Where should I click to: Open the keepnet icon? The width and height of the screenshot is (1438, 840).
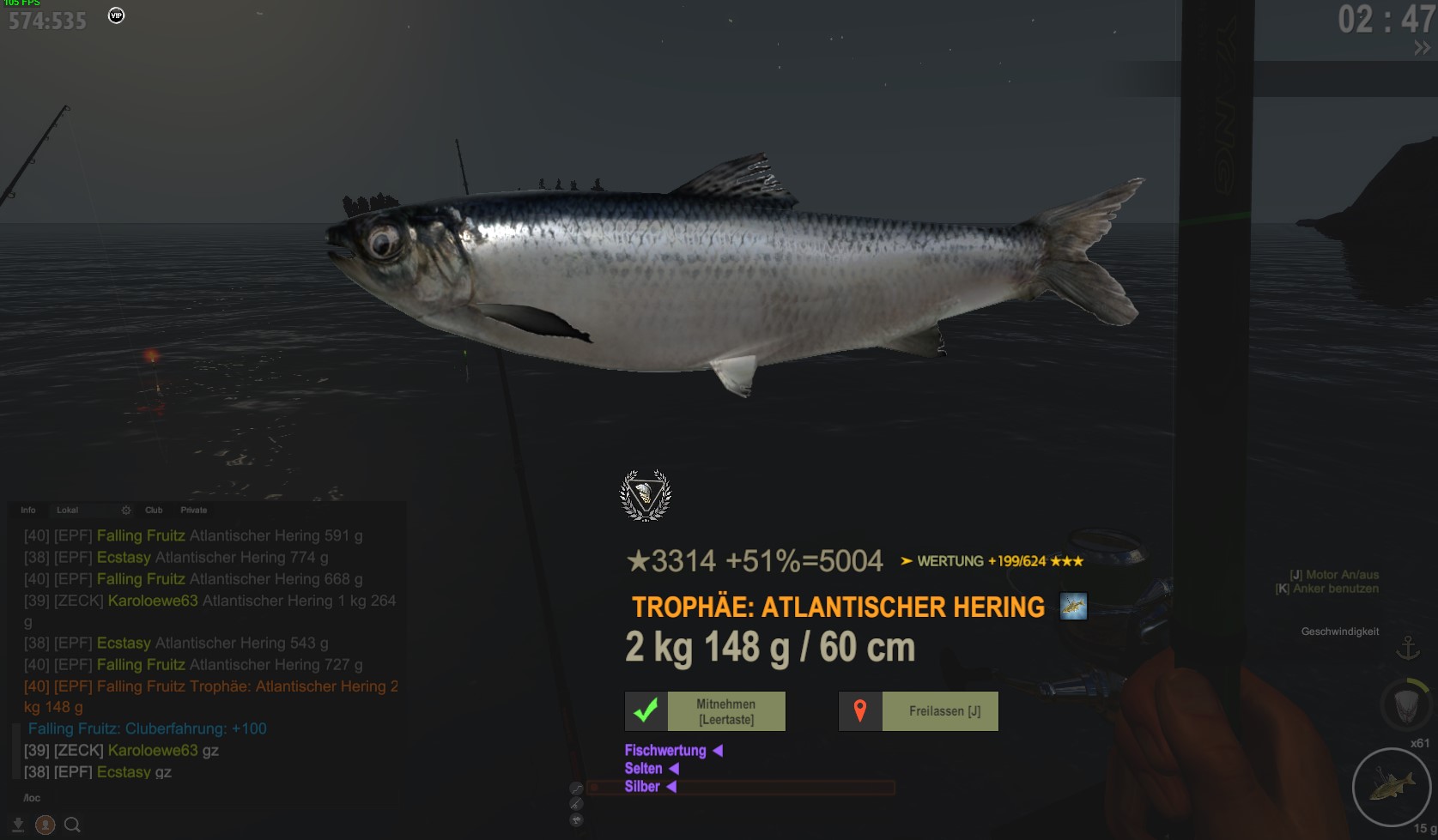click(1405, 704)
